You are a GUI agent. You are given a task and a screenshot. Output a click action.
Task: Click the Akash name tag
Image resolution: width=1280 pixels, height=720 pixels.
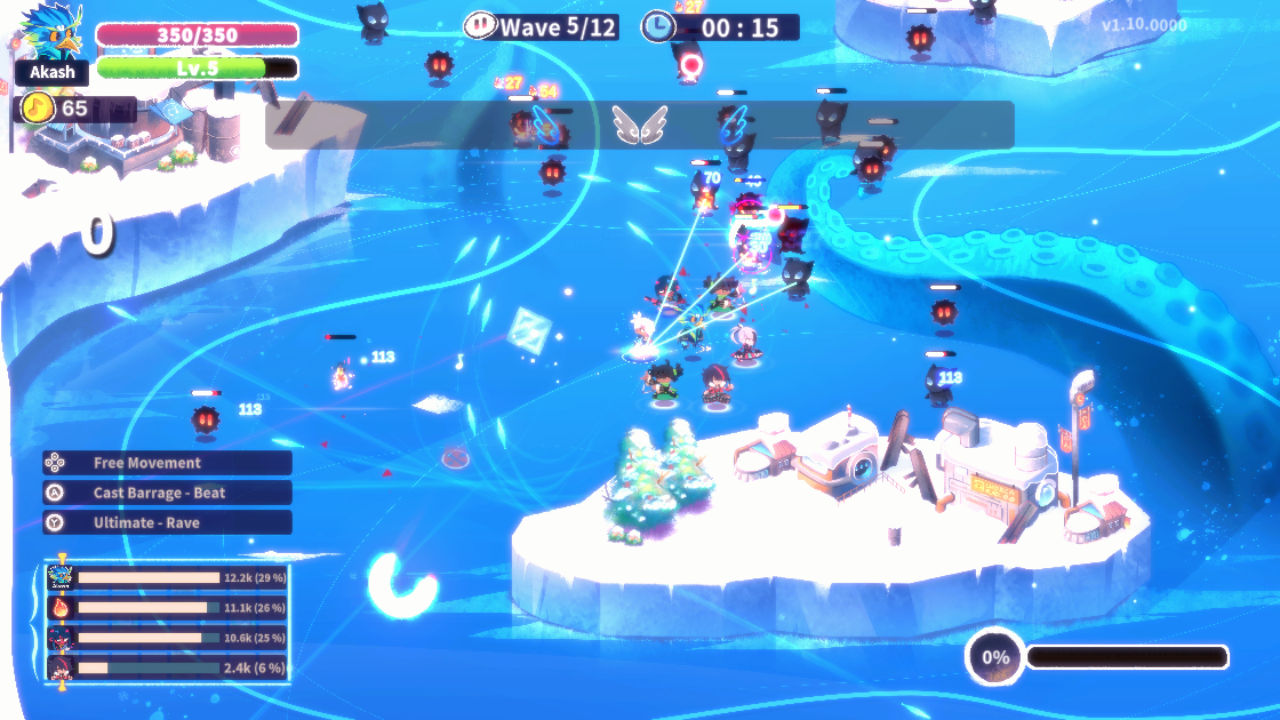(51, 72)
